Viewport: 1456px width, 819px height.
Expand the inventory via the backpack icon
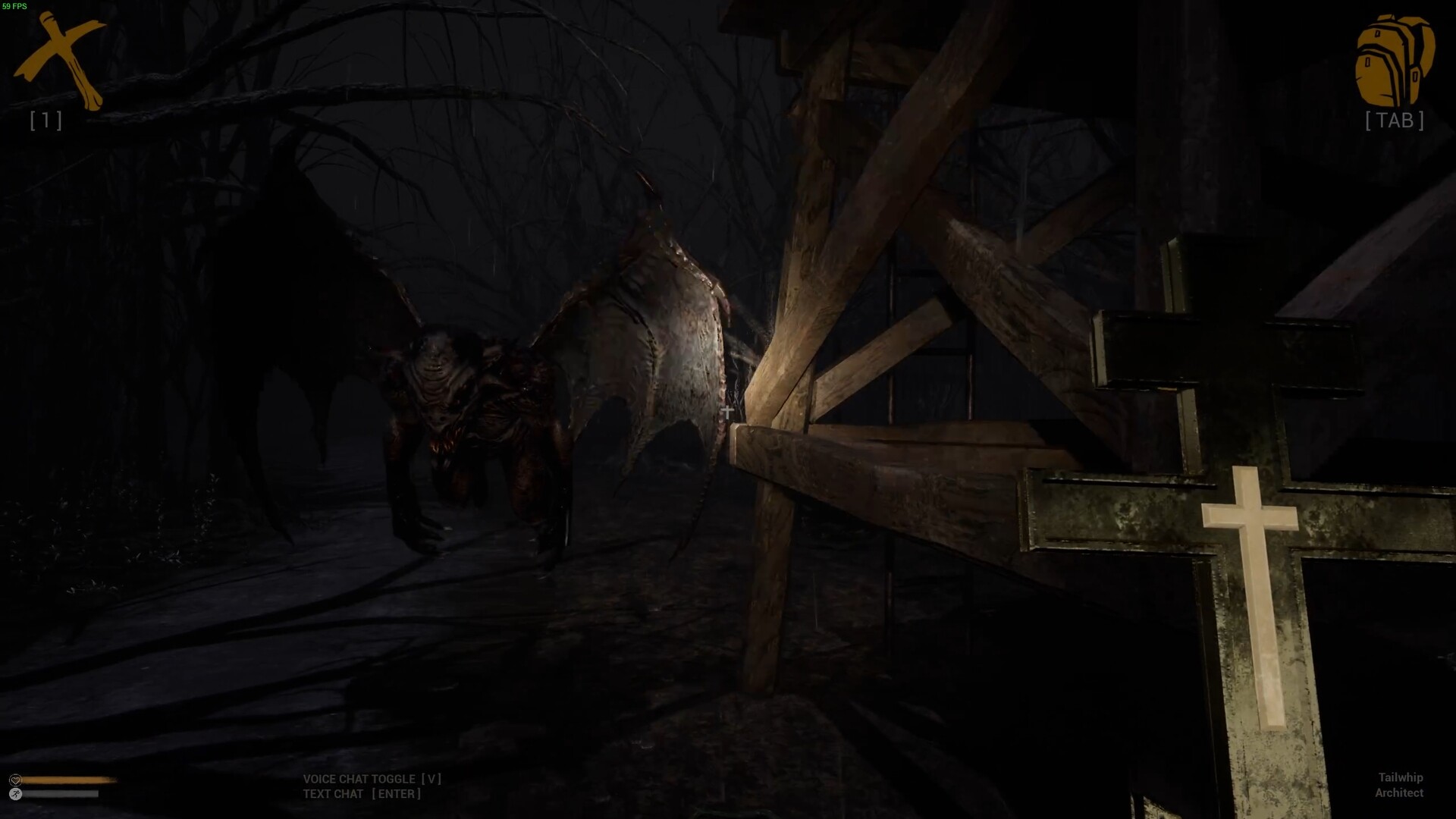click(x=1394, y=61)
